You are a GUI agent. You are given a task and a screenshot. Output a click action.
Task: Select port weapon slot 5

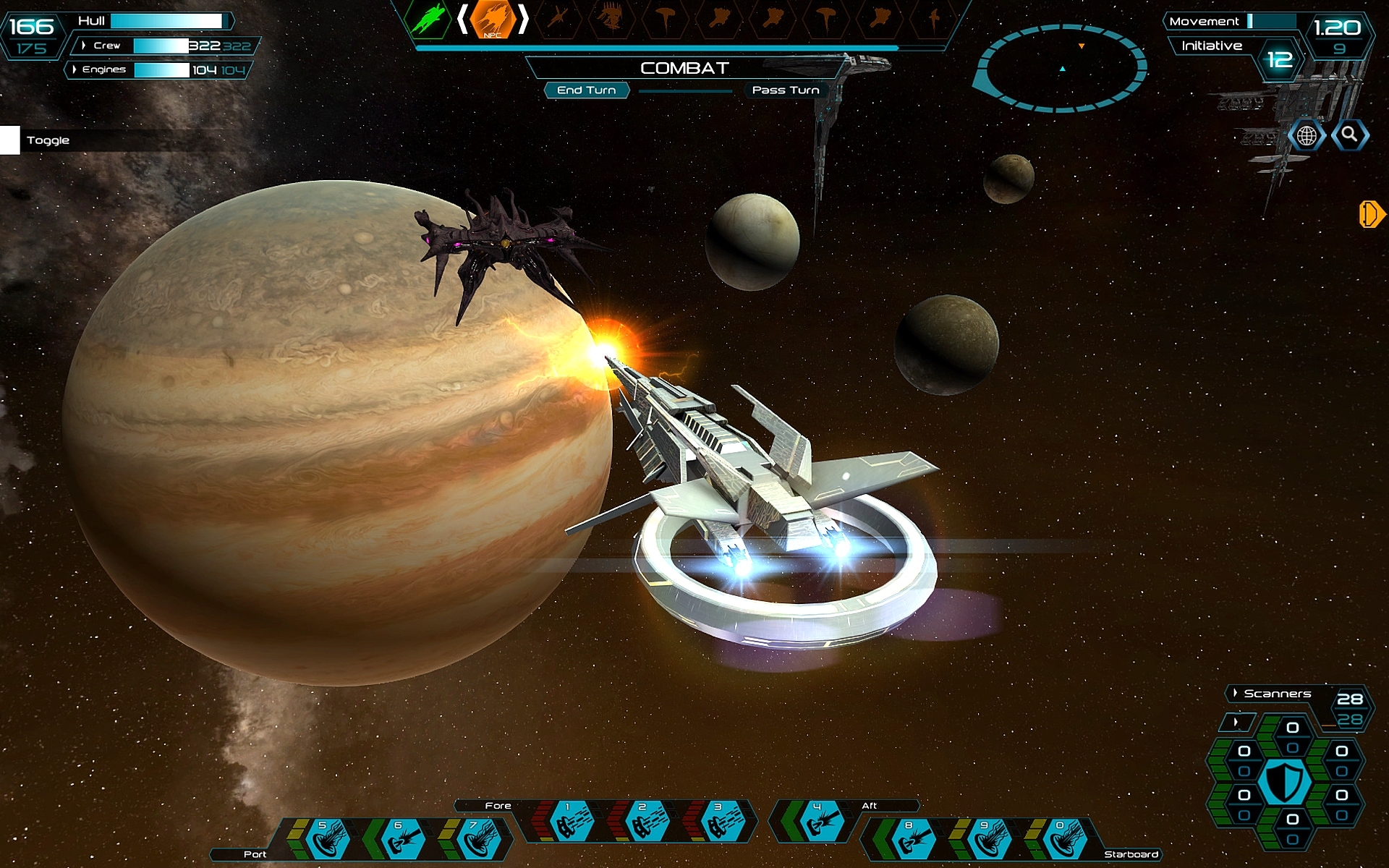pyautogui.click(x=326, y=841)
